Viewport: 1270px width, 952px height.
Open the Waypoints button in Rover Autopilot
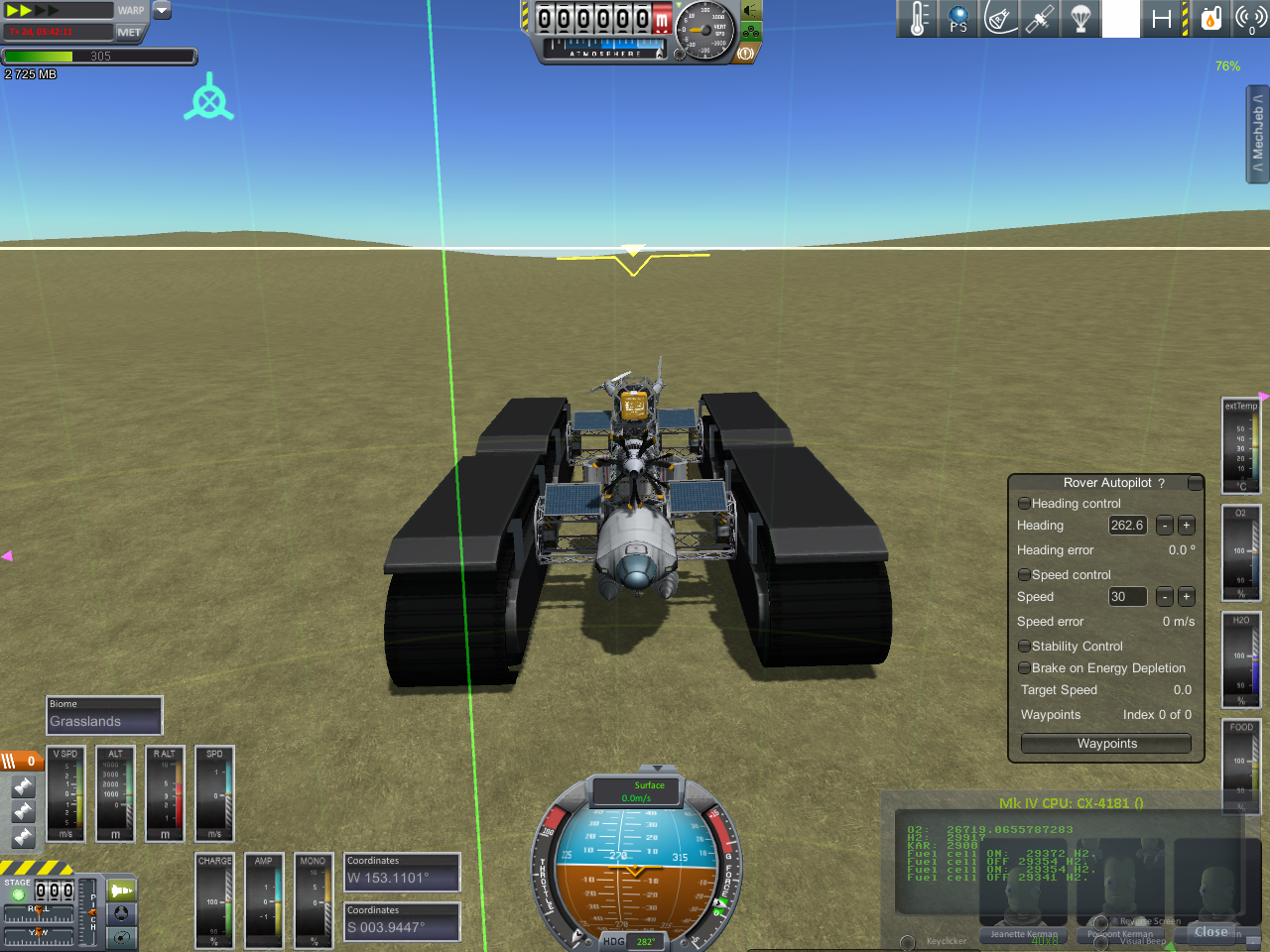point(1106,744)
